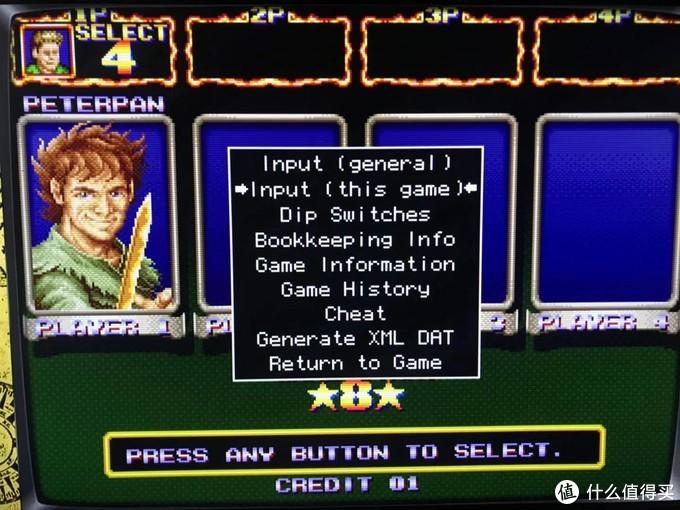Show Bookkeeping Info
This screenshot has width=680, height=510.
(355, 239)
